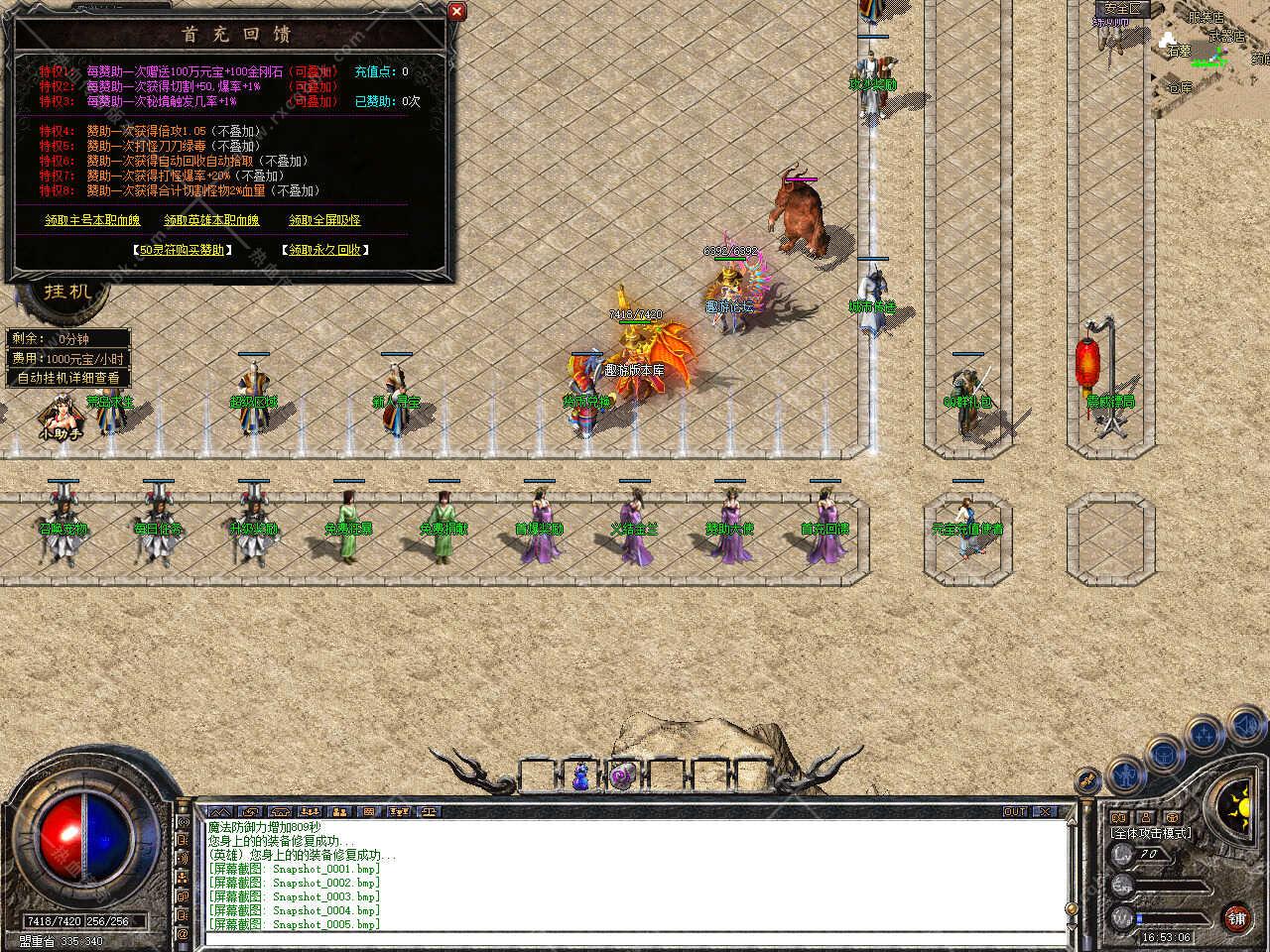Open the 小助手 helper portrait
1270x952 pixels.
click(x=61, y=416)
